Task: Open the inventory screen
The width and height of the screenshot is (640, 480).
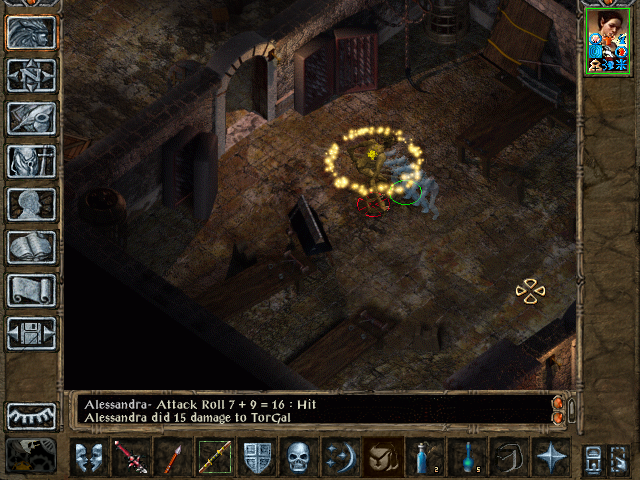Action: (x=32, y=161)
